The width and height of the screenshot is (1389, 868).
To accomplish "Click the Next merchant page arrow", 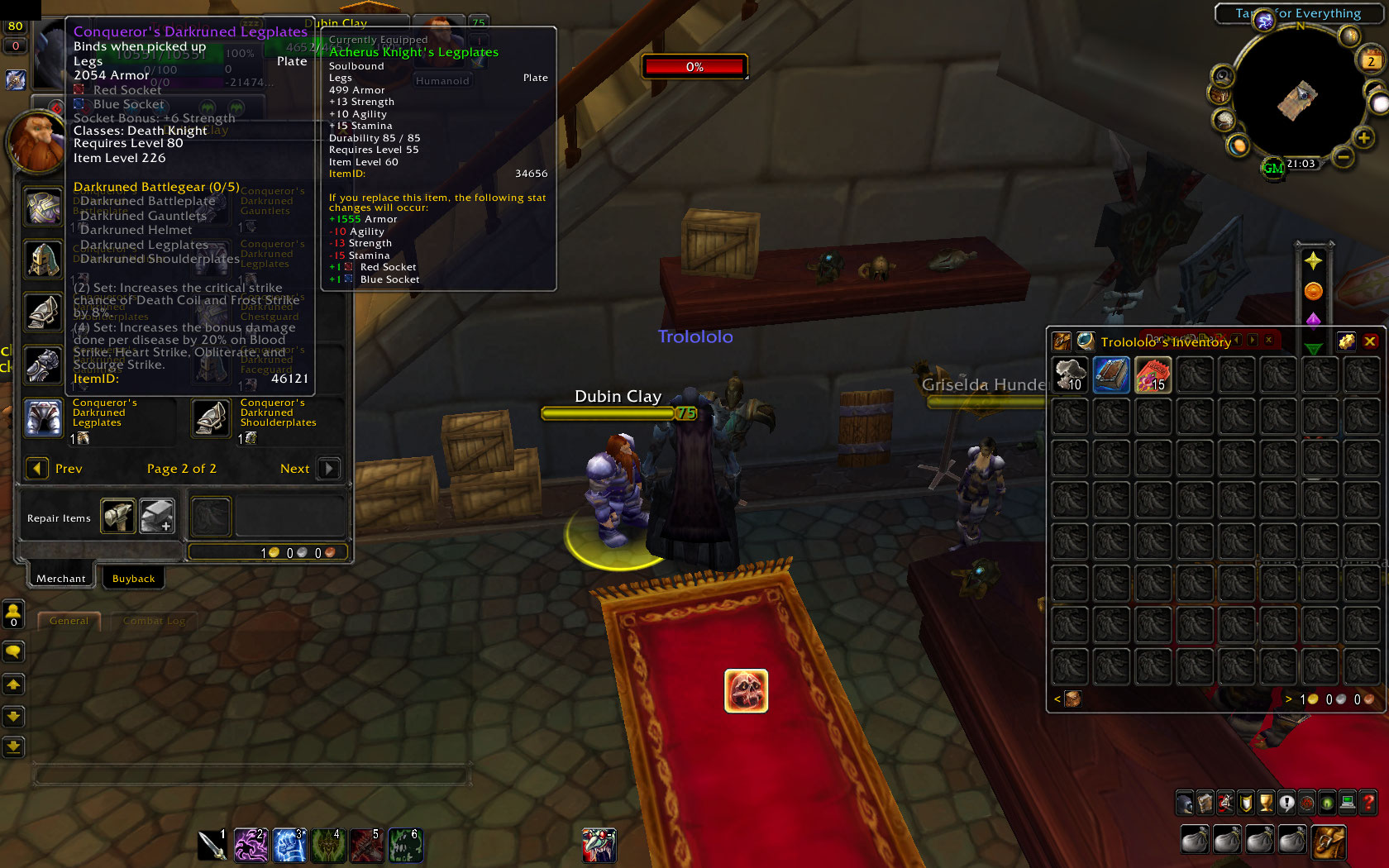I will (x=328, y=469).
